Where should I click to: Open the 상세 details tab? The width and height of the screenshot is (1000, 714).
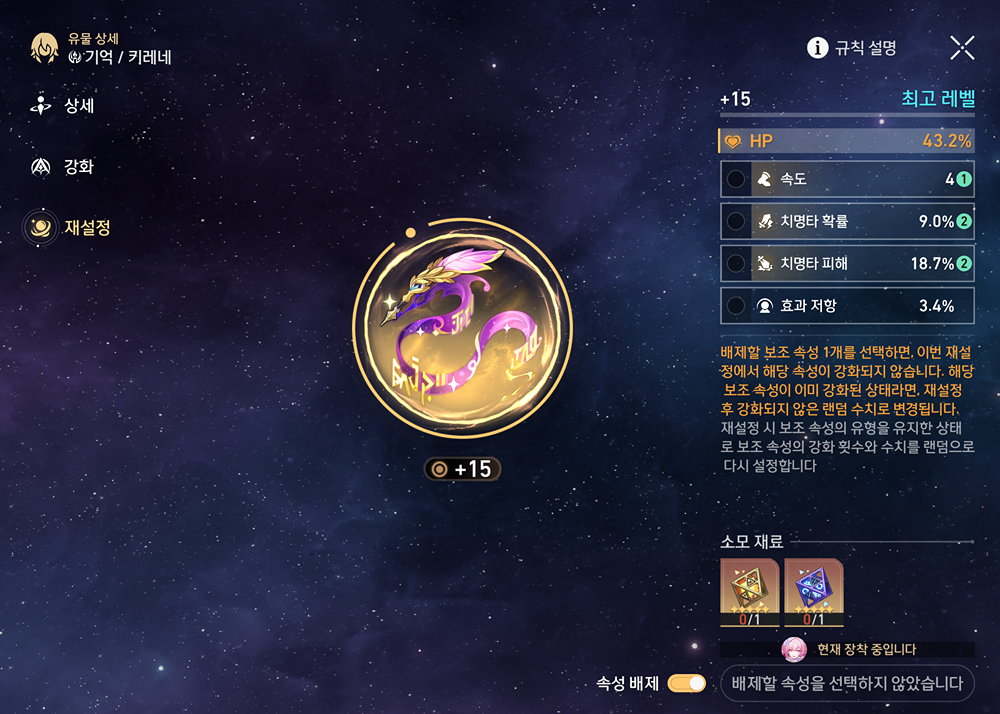click(65, 105)
